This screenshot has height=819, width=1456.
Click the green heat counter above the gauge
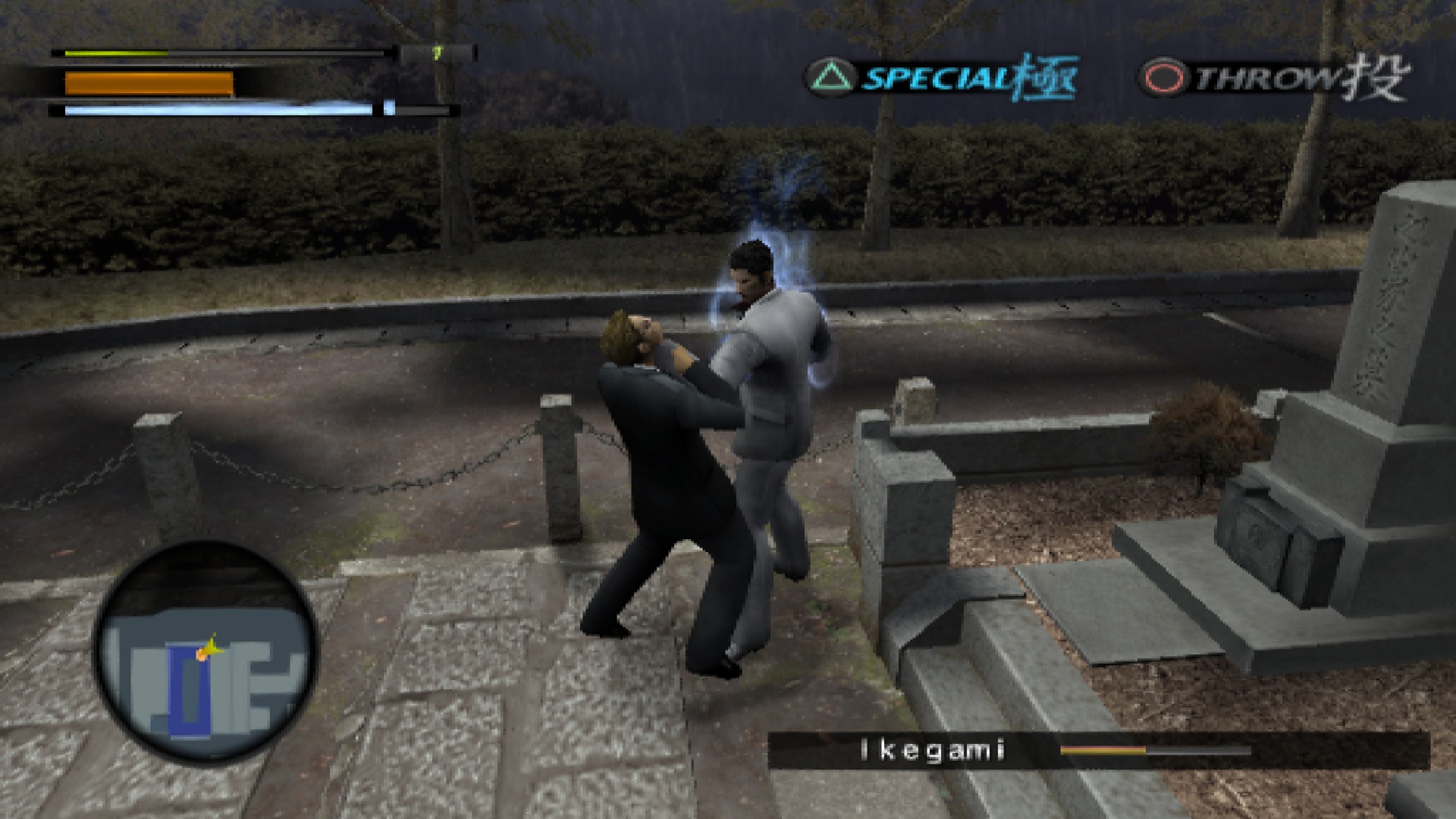click(x=438, y=52)
